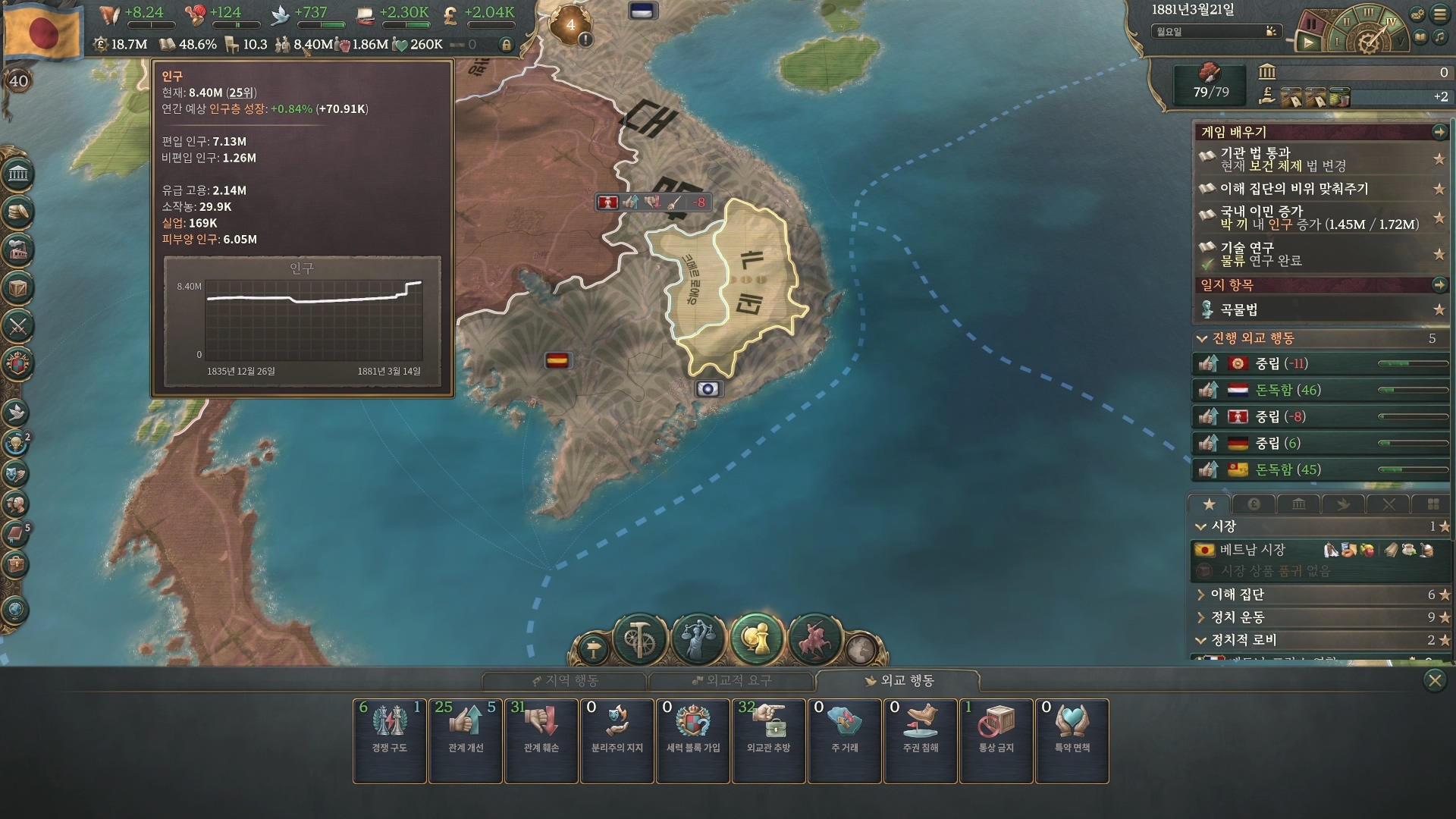Expand the 정치 운동 section
Screen dimensions: 1456x819
coord(1237,617)
